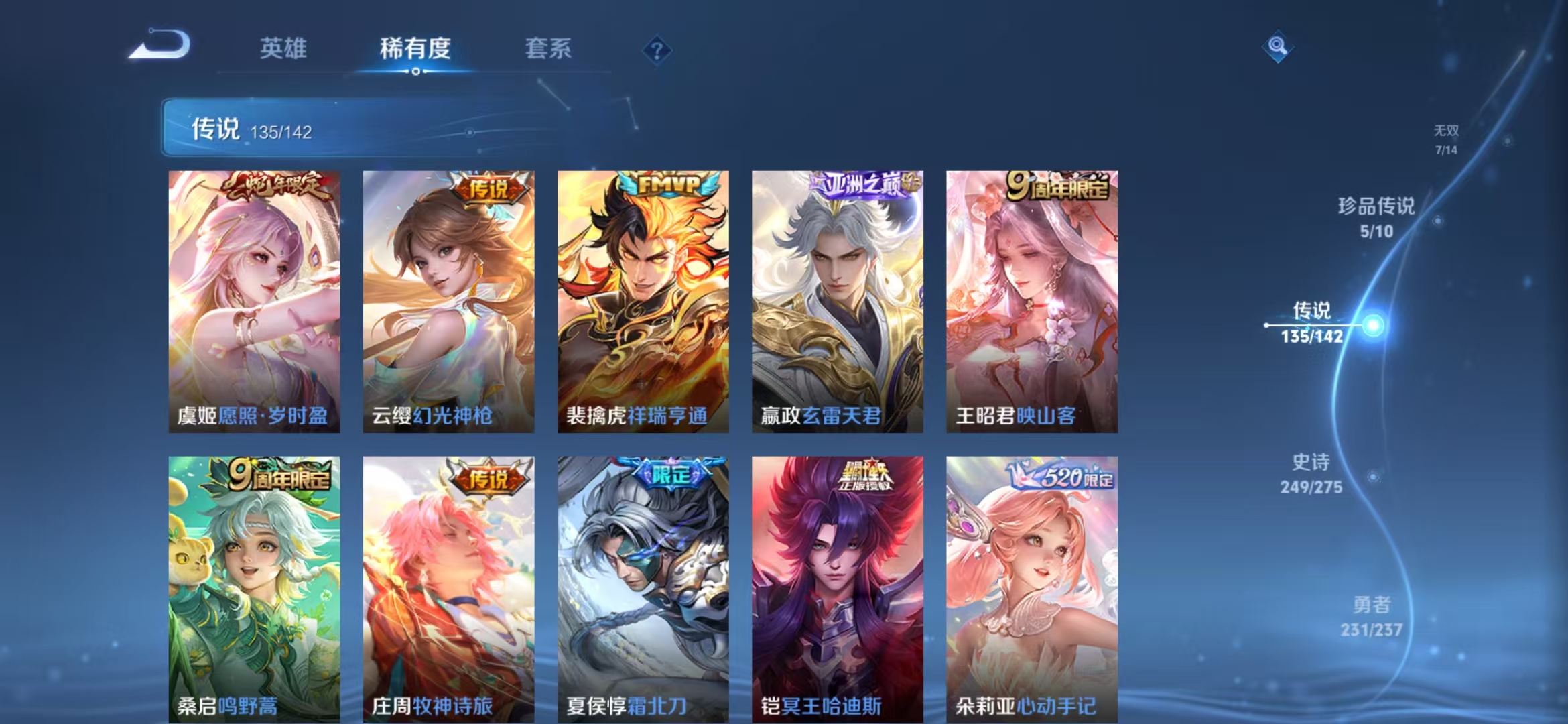Viewport: 1568px width, 724px height.
Task: Click the question mark help icon
Action: pos(657,48)
